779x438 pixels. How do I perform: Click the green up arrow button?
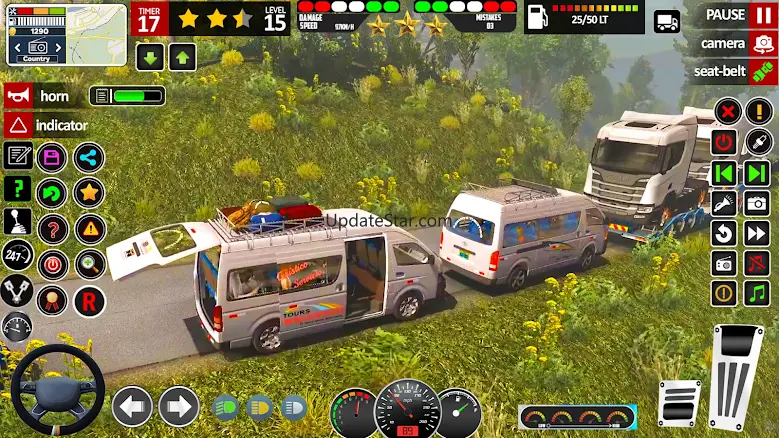182,56
